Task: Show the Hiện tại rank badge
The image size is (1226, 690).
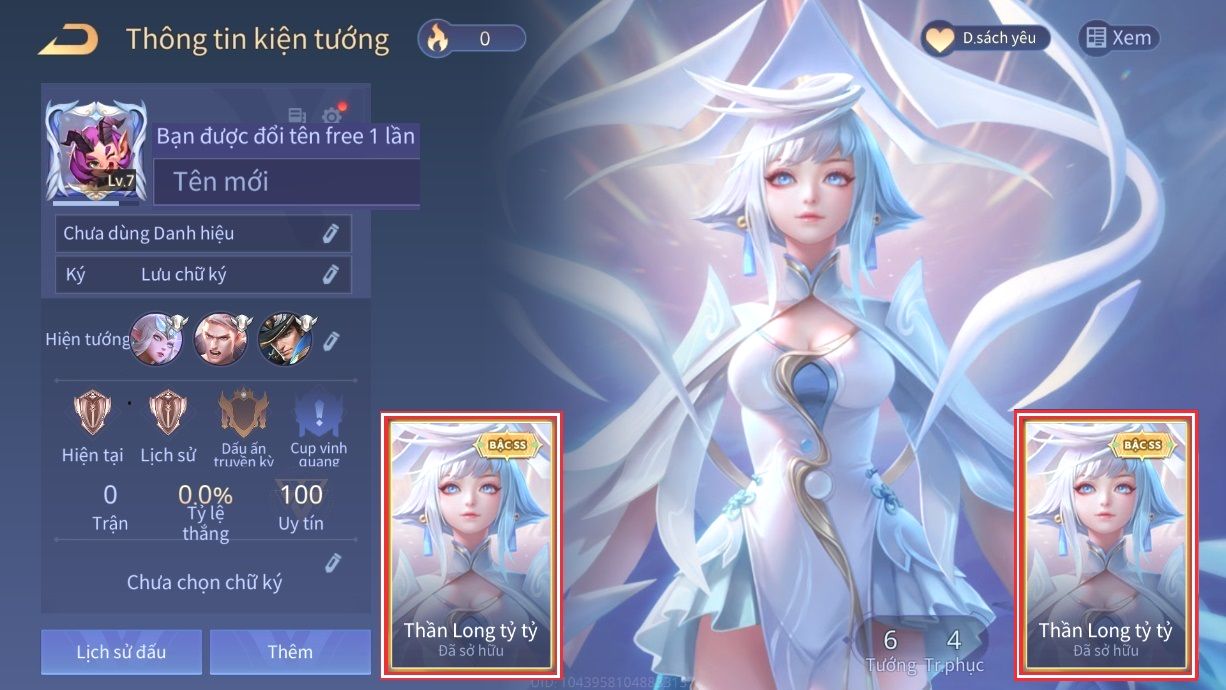Action: (93, 425)
